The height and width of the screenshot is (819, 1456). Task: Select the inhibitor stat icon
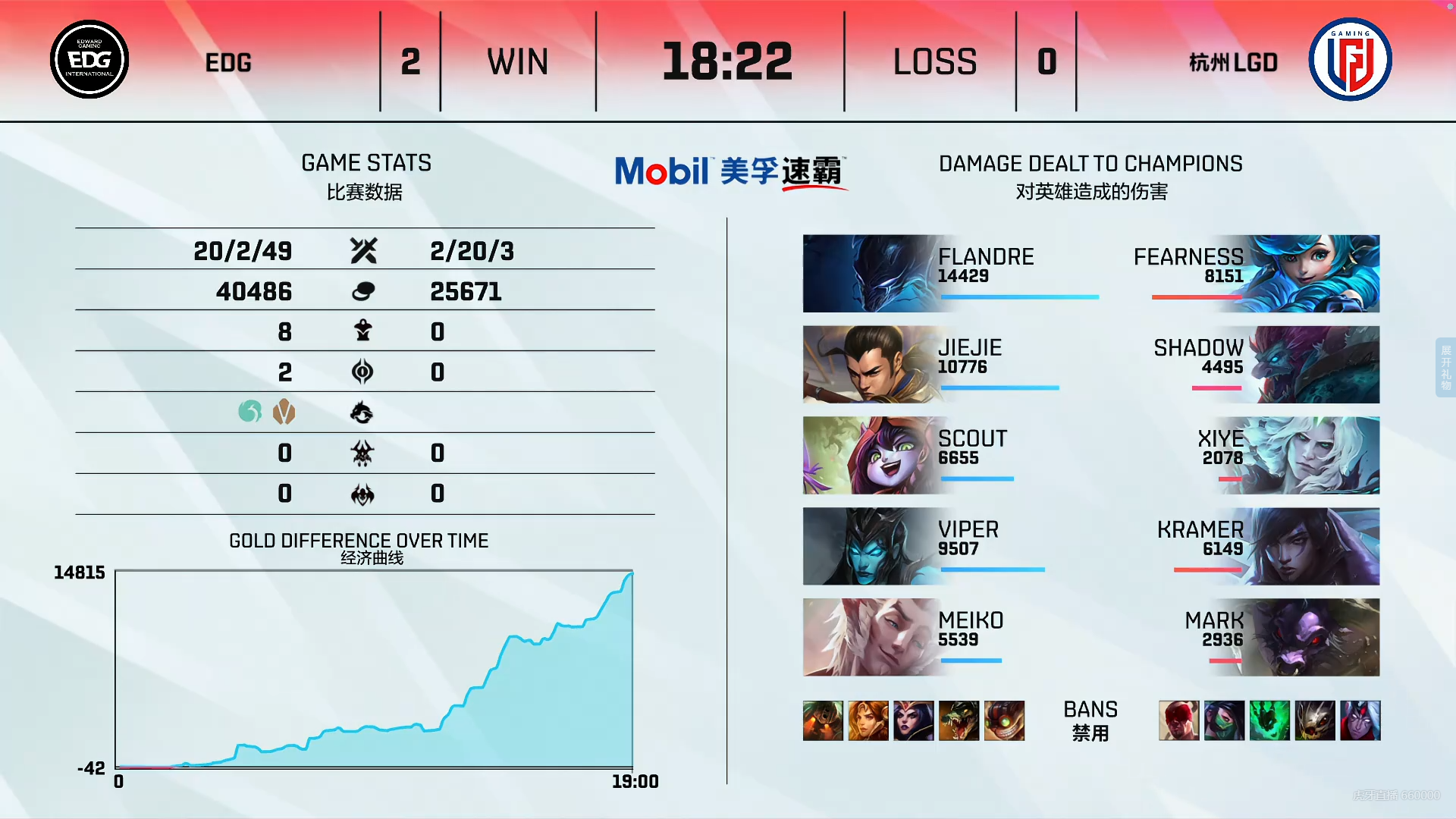(362, 372)
